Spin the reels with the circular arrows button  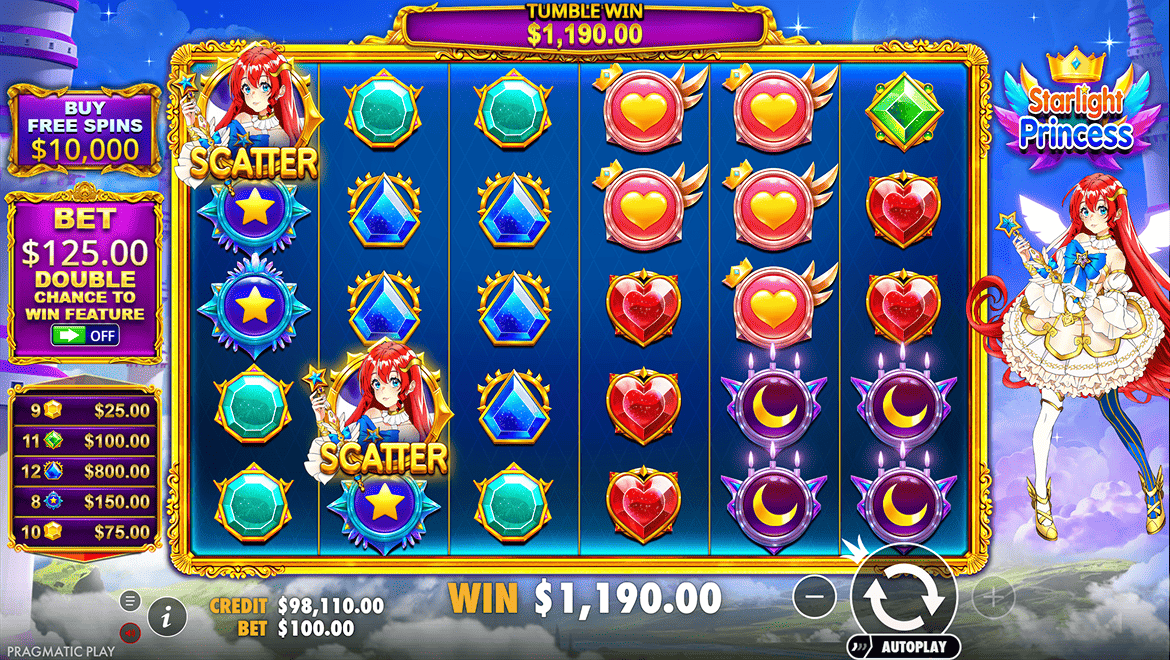tap(904, 596)
